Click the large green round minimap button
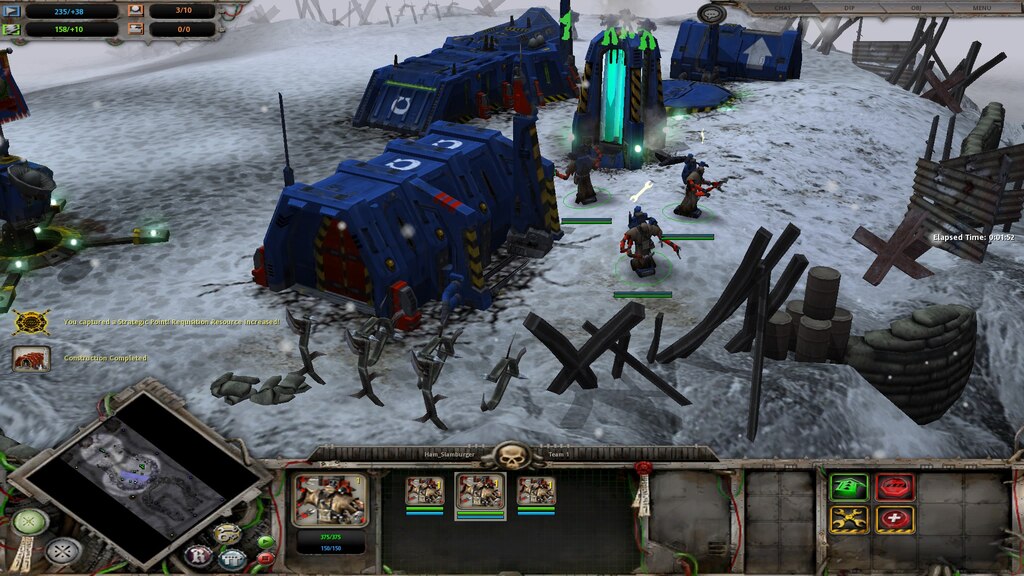 [x=30, y=522]
